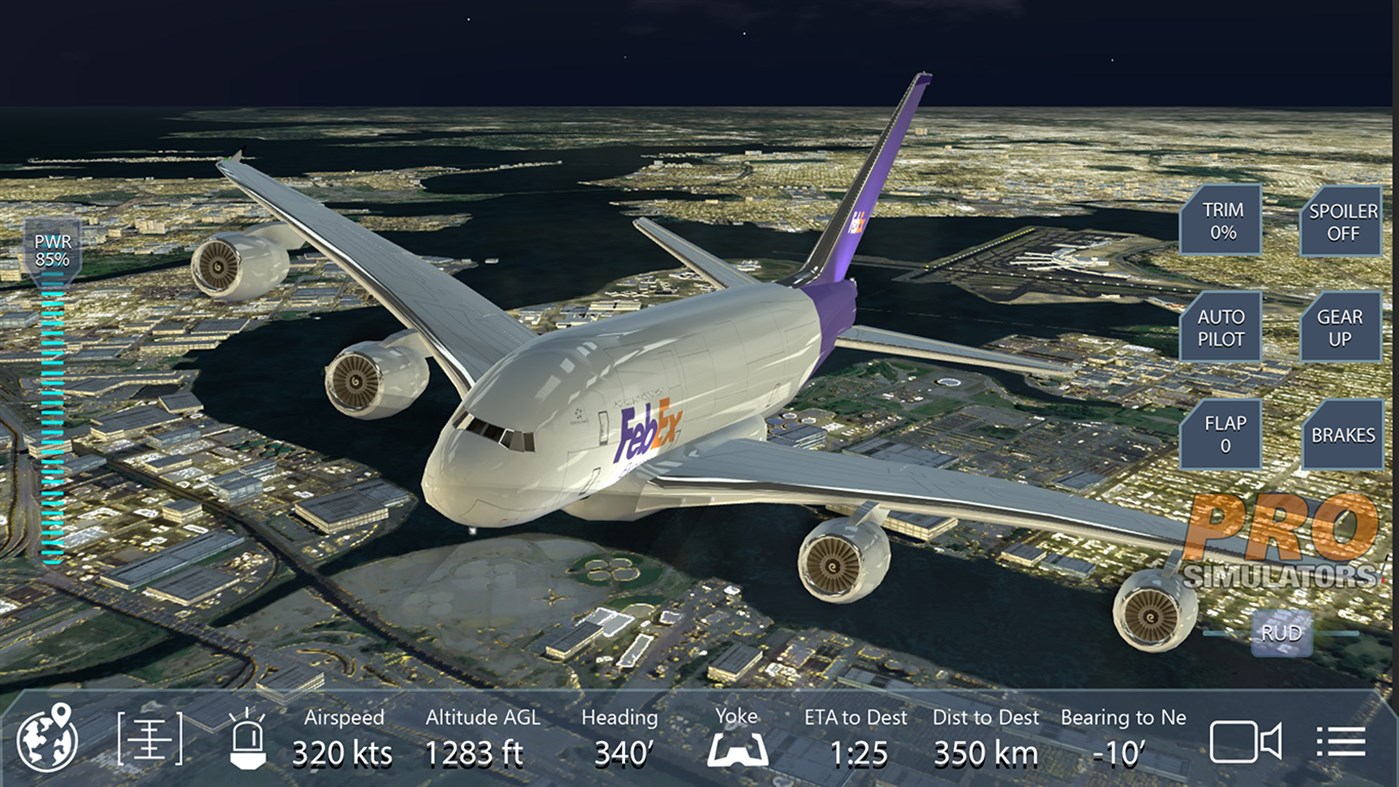
Task: Raise landing gear with GEAR UP
Action: tap(1340, 327)
